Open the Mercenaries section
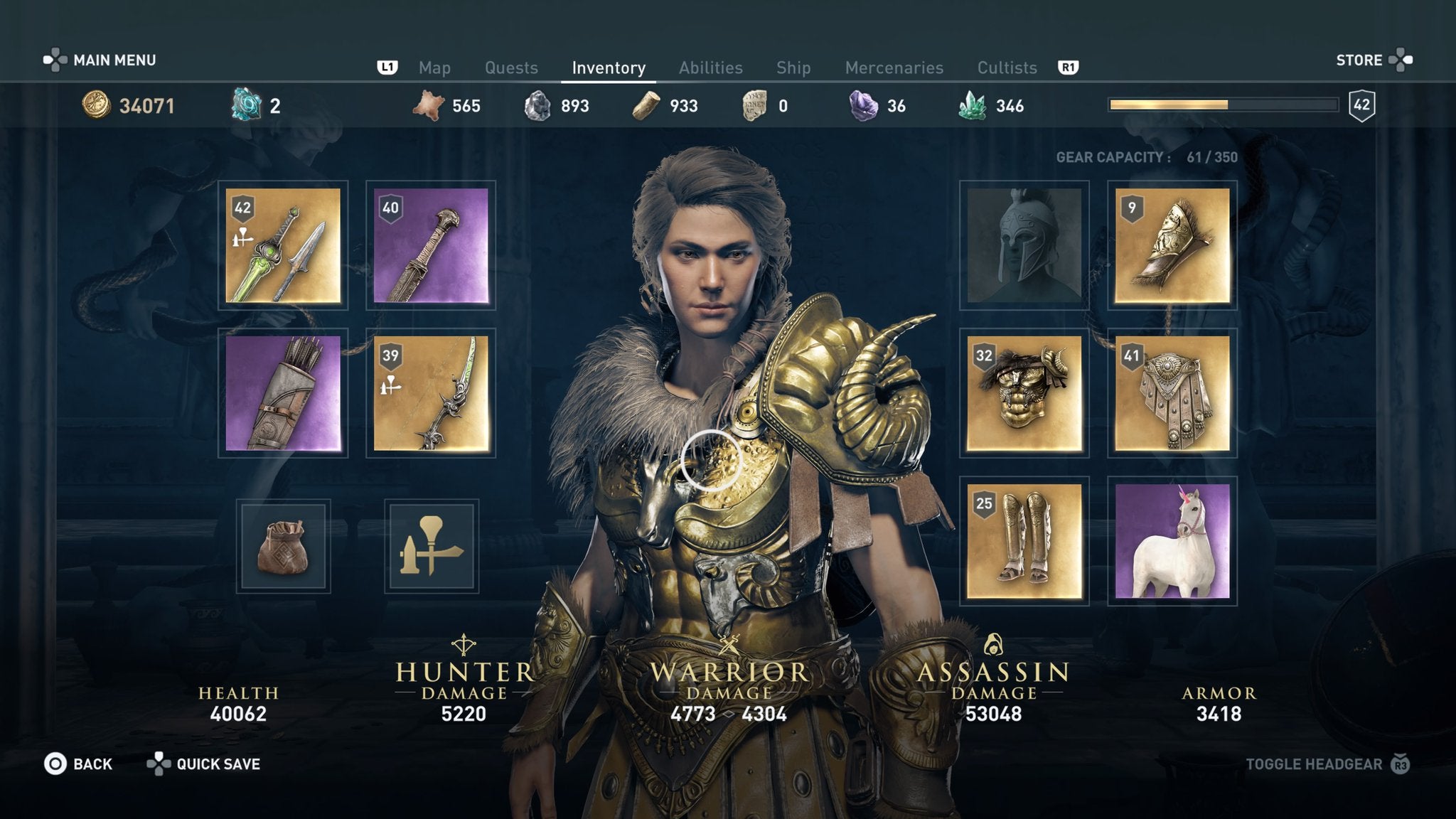 [894, 68]
